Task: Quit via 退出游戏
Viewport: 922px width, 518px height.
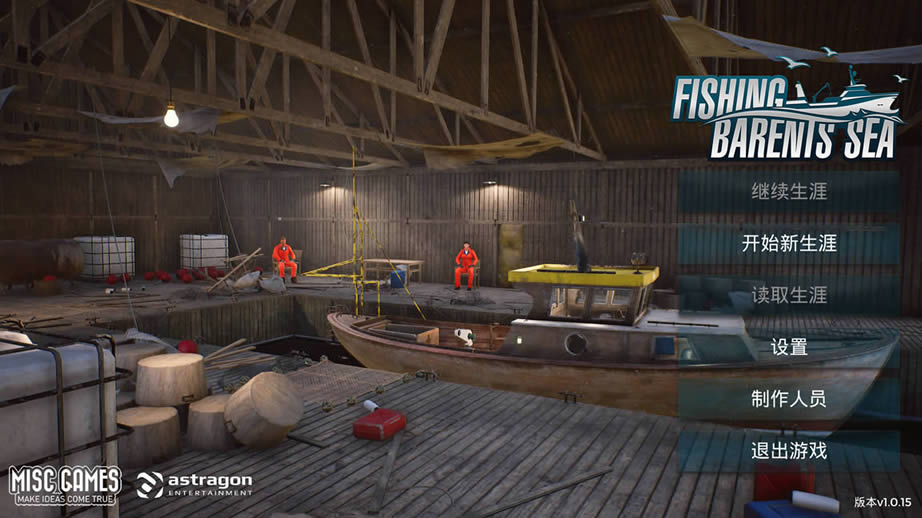Action: coord(789,451)
